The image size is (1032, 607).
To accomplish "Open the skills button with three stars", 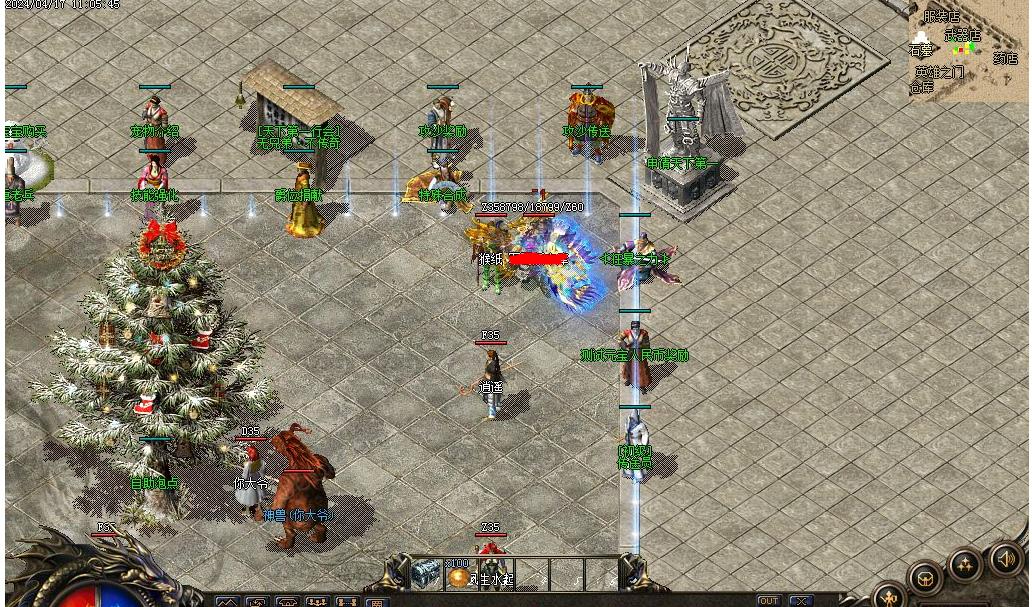I will pos(965,565).
